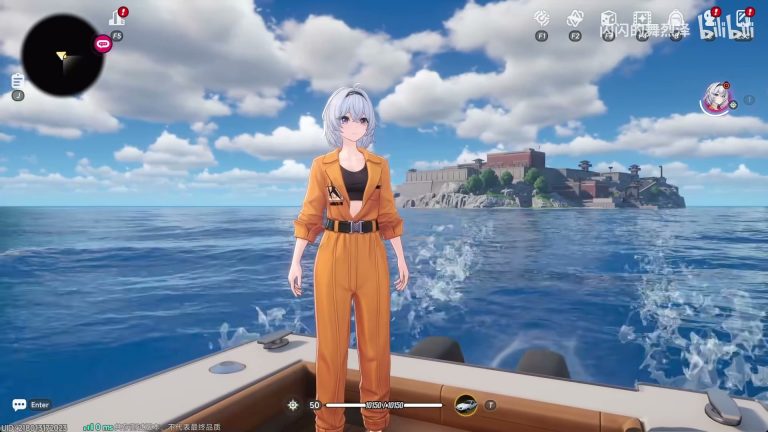Screen dimensions: 768x432
Task: Open the clipboard quest log icon
Action: (x=18, y=80)
